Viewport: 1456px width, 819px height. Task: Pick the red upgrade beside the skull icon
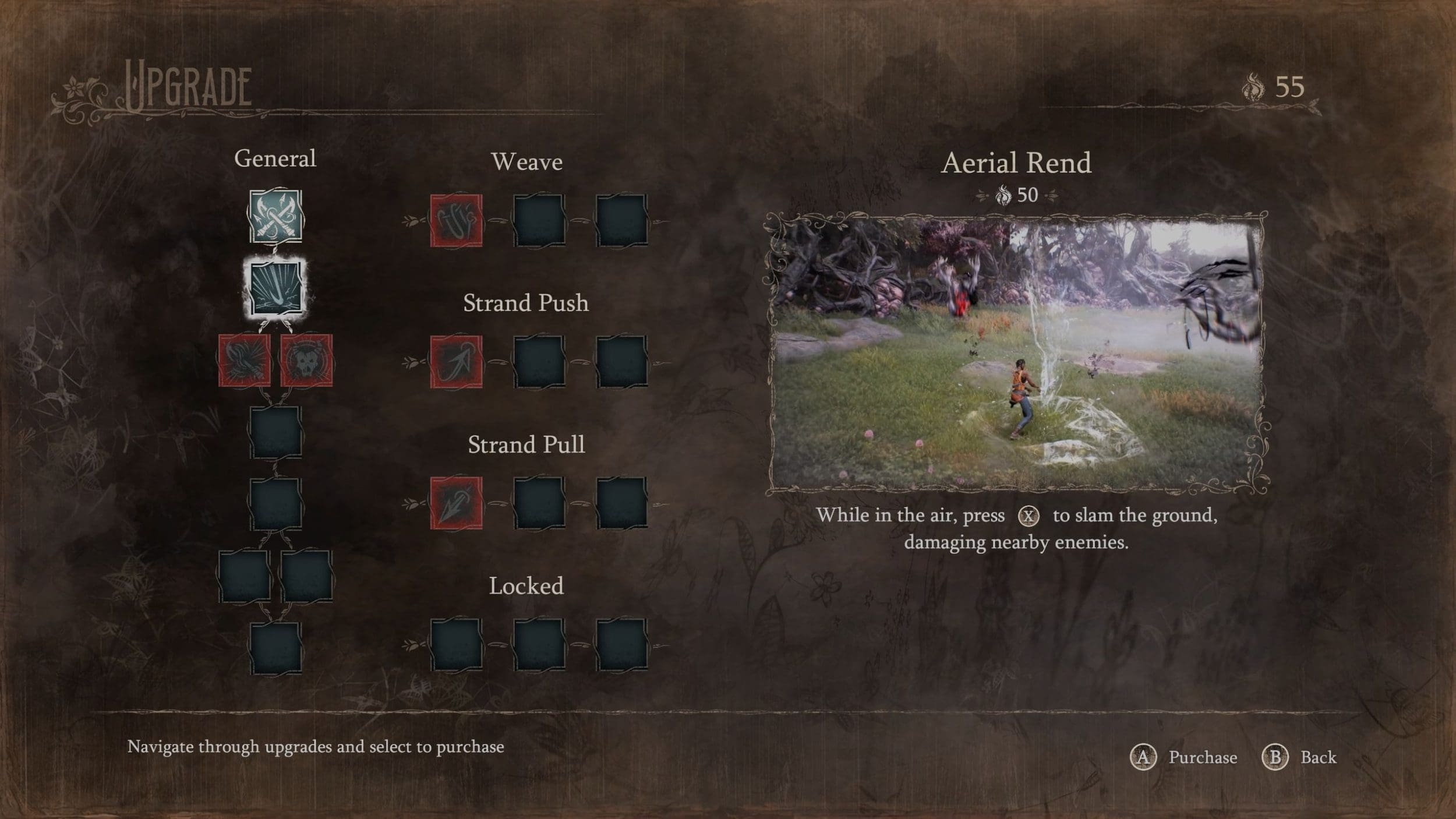tap(245, 360)
